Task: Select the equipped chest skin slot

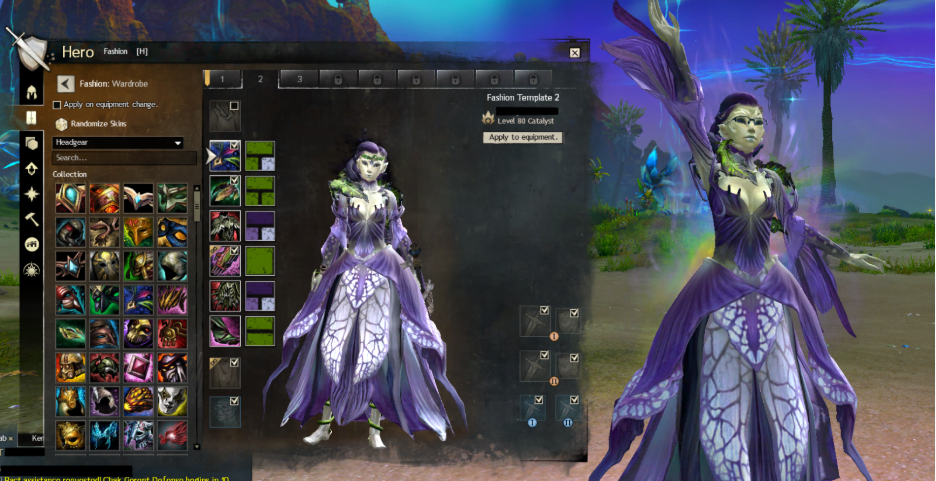Action: tap(223, 225)
